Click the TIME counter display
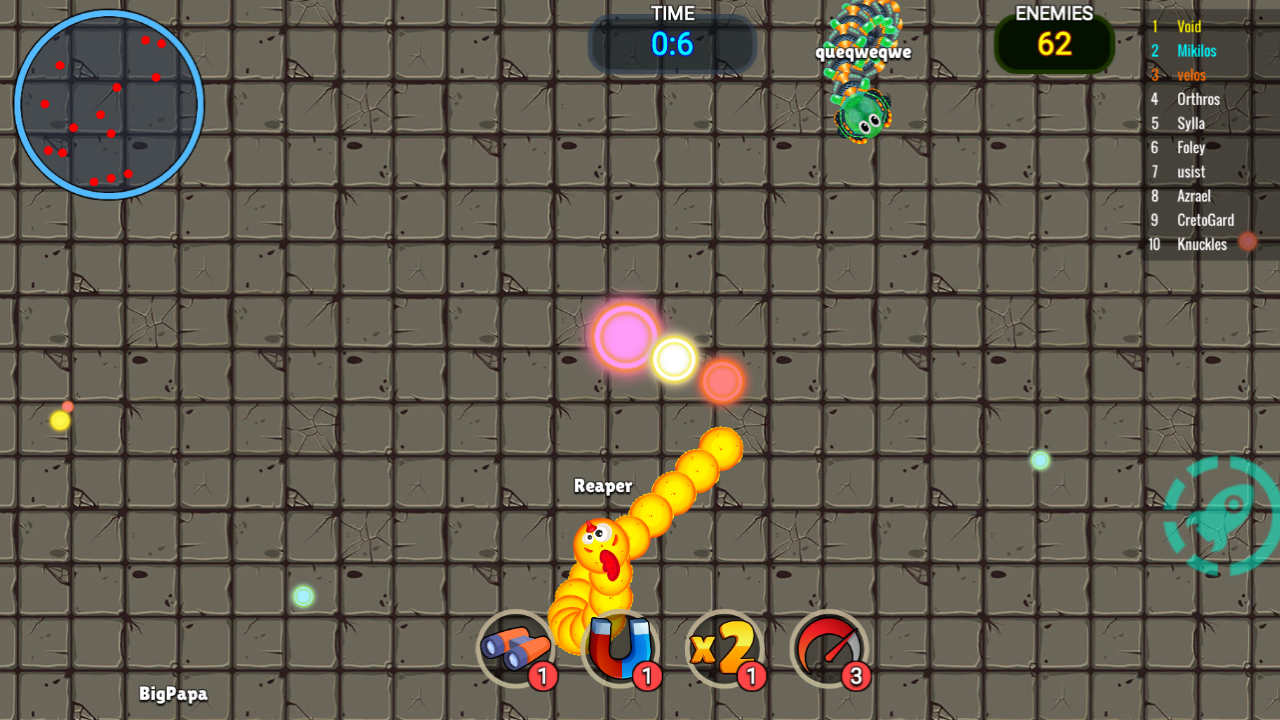Screen dimensions: 1280x720 [672, 42]
